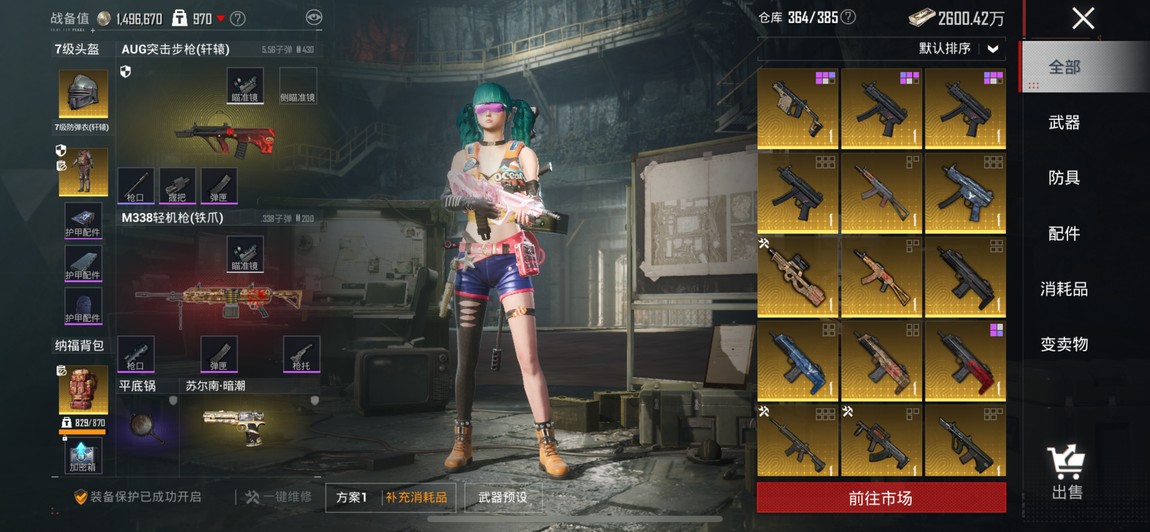Click the 补充消耗品 refill button

tap(418, 497)
